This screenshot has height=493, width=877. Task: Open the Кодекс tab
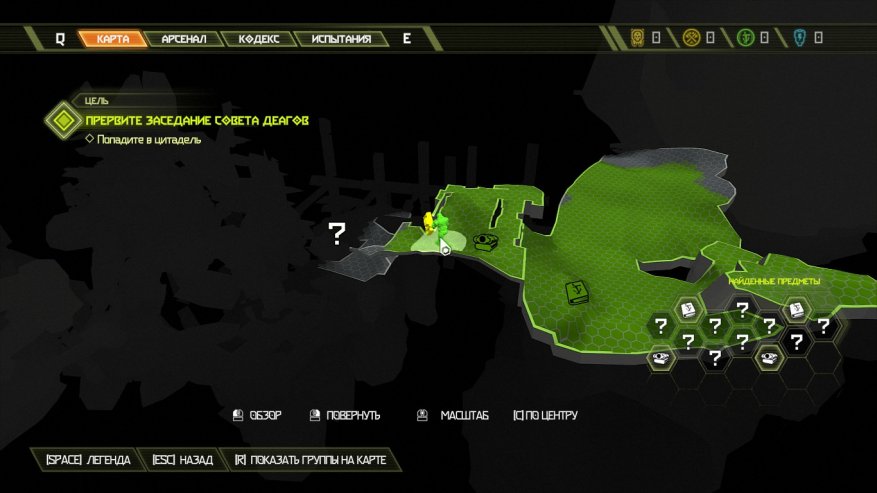(259, 39)
